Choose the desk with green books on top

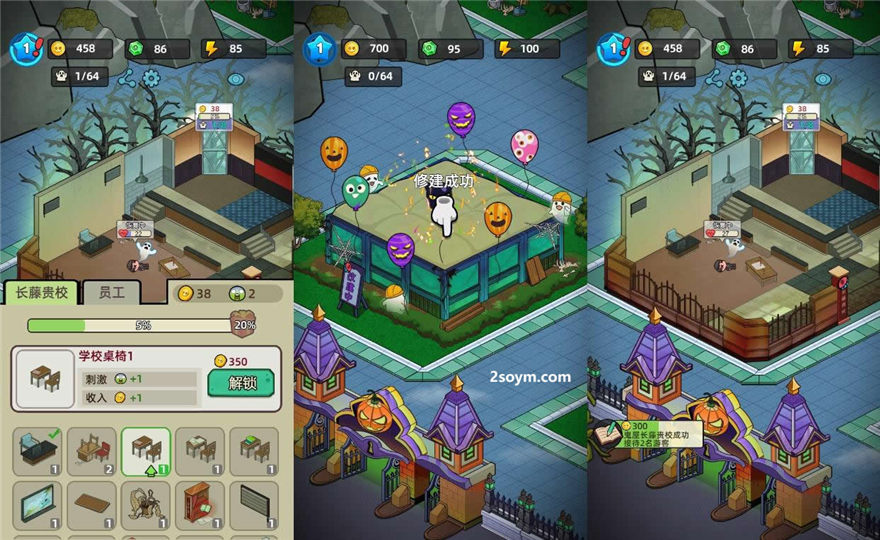pyautogui.click(x=254, y=451)
